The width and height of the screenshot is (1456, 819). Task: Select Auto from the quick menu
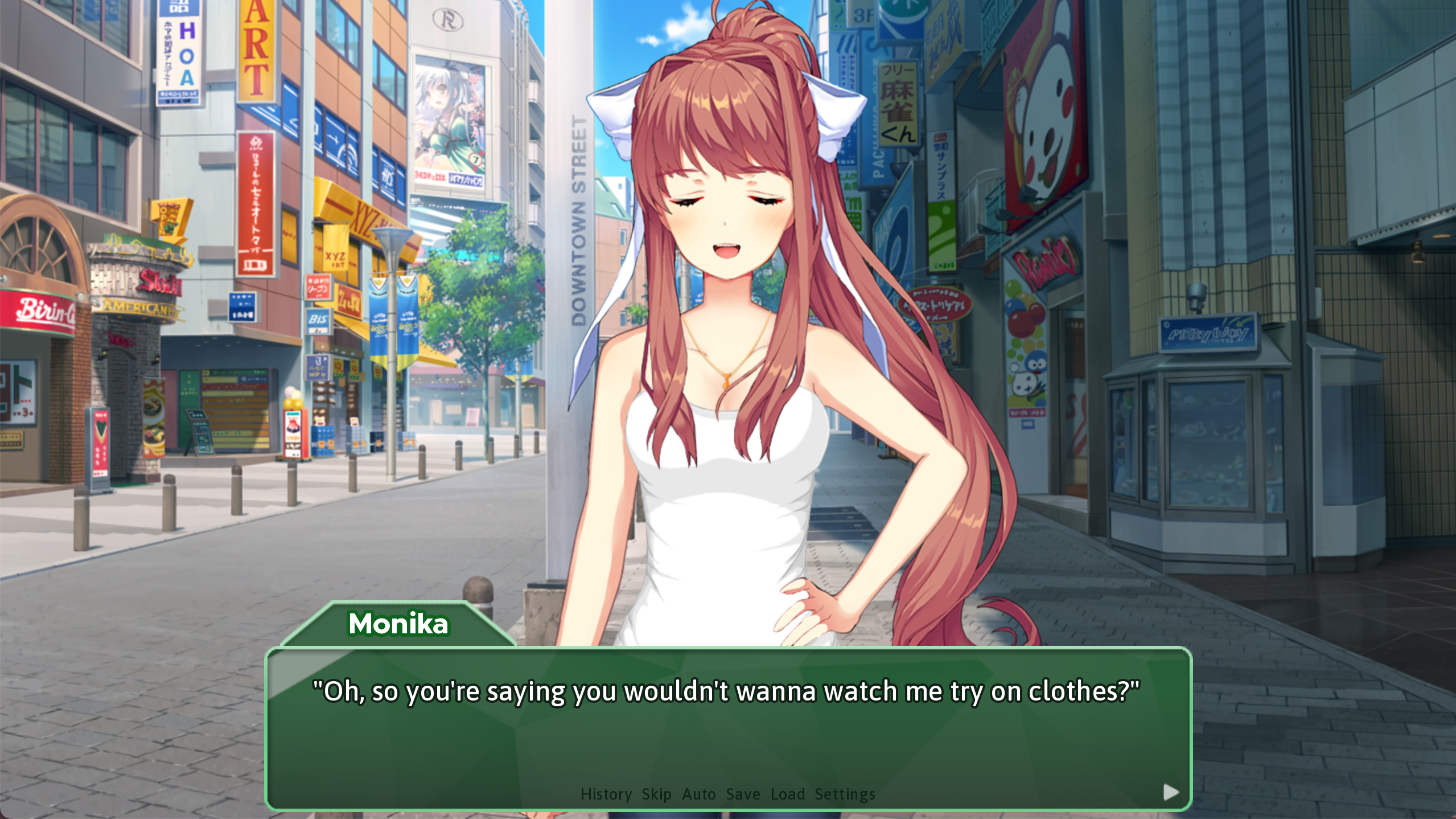point(699,794)
